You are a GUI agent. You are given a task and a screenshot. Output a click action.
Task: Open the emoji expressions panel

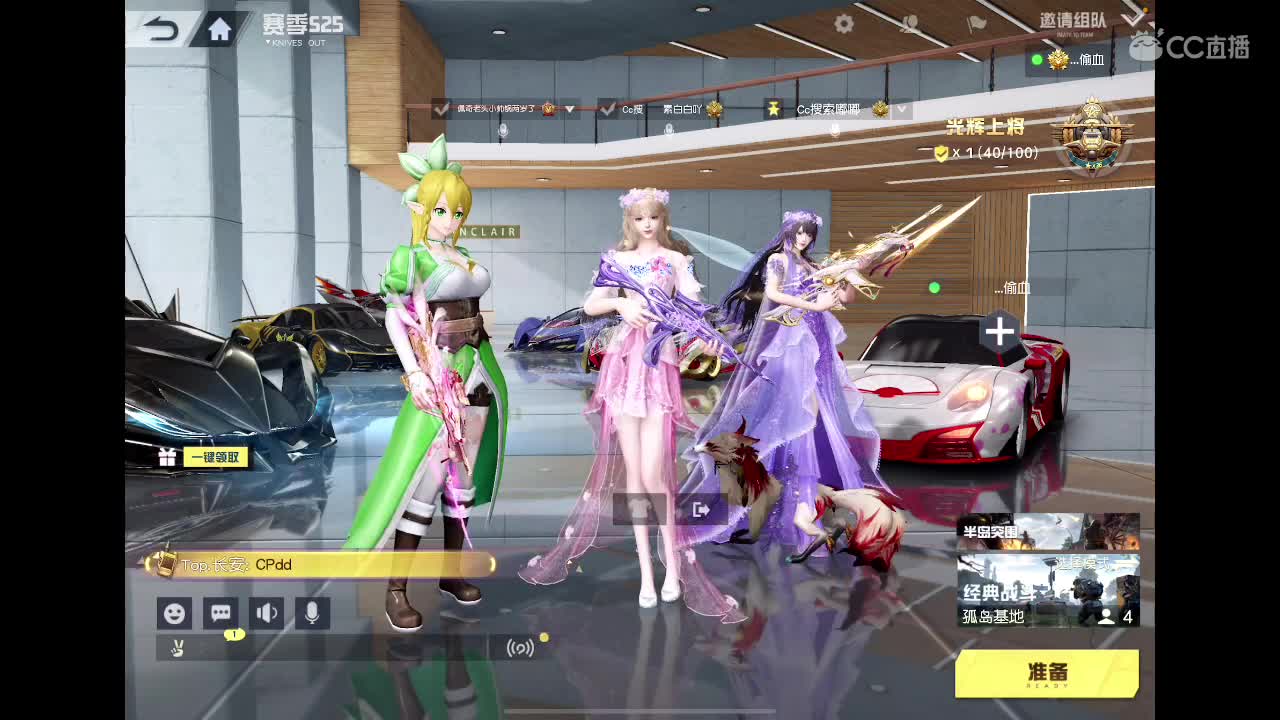tap(174, 613)
